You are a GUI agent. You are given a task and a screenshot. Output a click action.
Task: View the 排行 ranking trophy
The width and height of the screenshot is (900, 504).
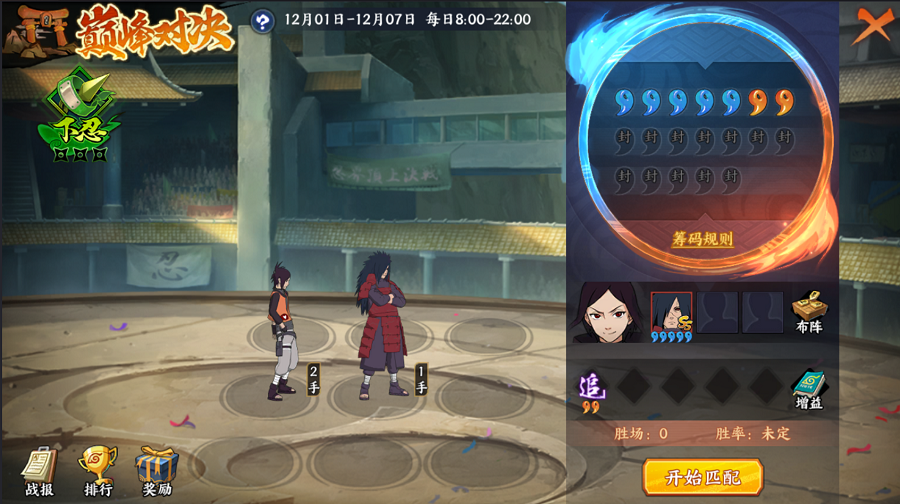tap(97, 471)
